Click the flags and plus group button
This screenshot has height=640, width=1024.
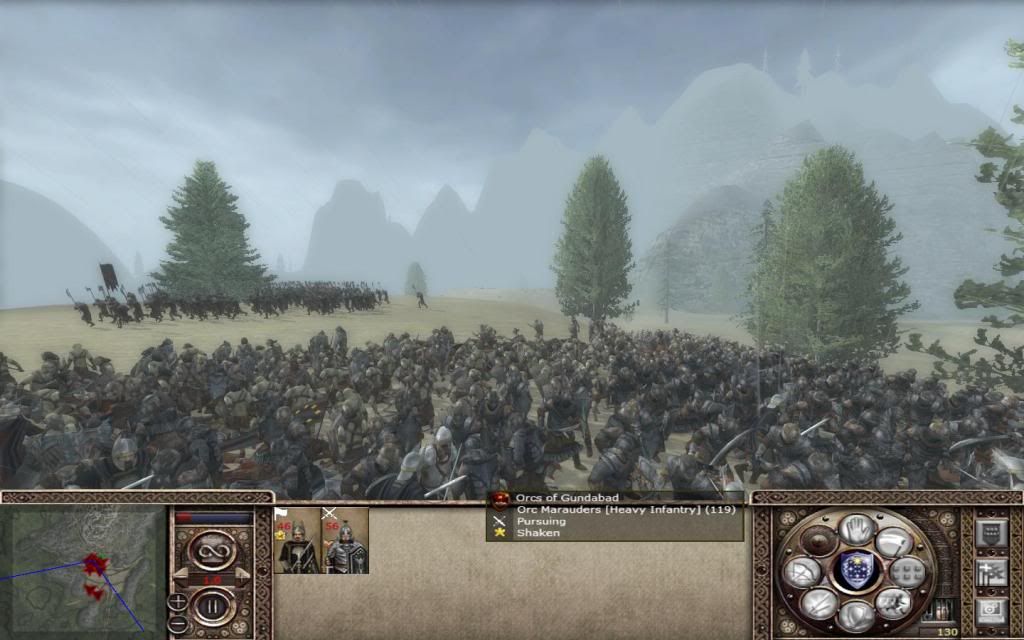pyautogui.click(x=990, y=571)
